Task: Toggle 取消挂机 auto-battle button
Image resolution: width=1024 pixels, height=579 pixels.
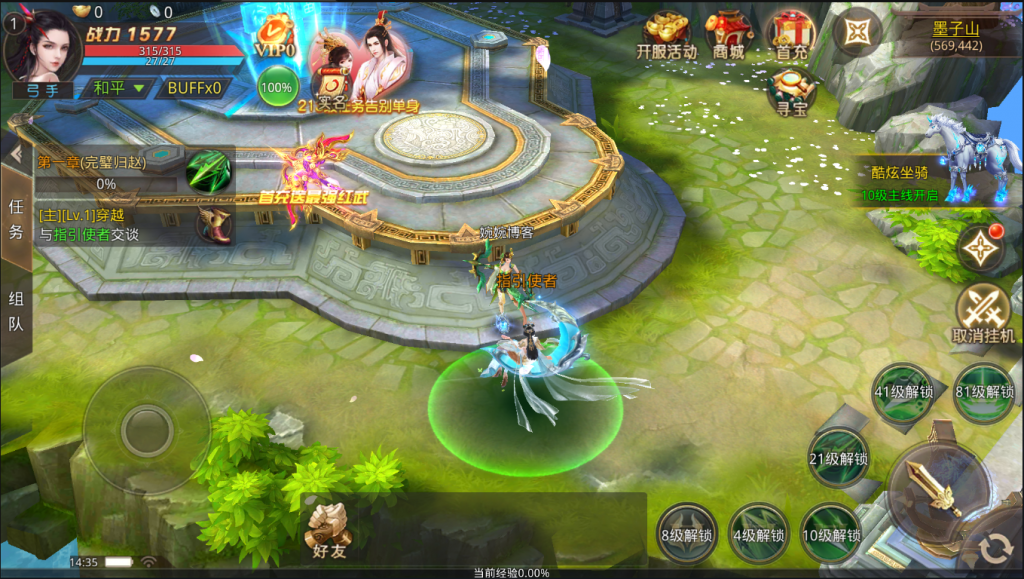Action: click(983, 312)
